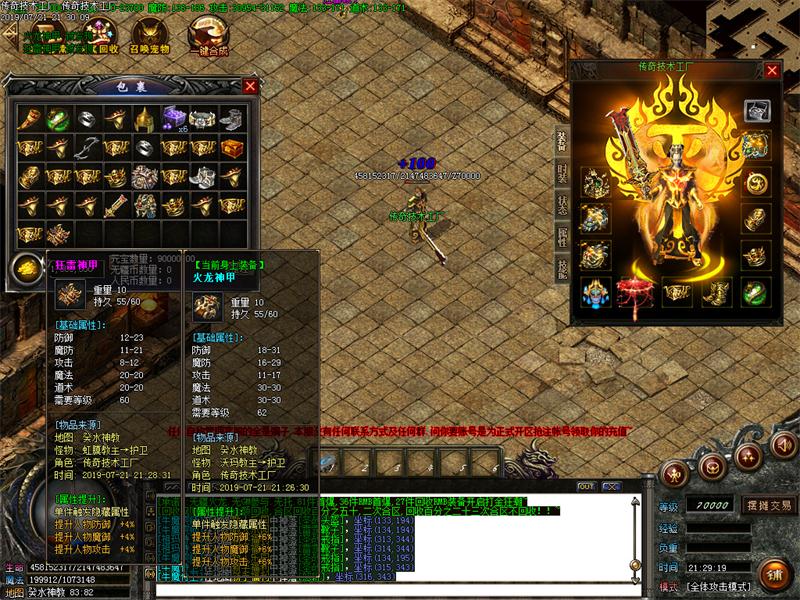The image size is (800, 600).
Task: Open the 摆摊交易 stall trade
Action: pyautogui.click(x=769, y=505)
